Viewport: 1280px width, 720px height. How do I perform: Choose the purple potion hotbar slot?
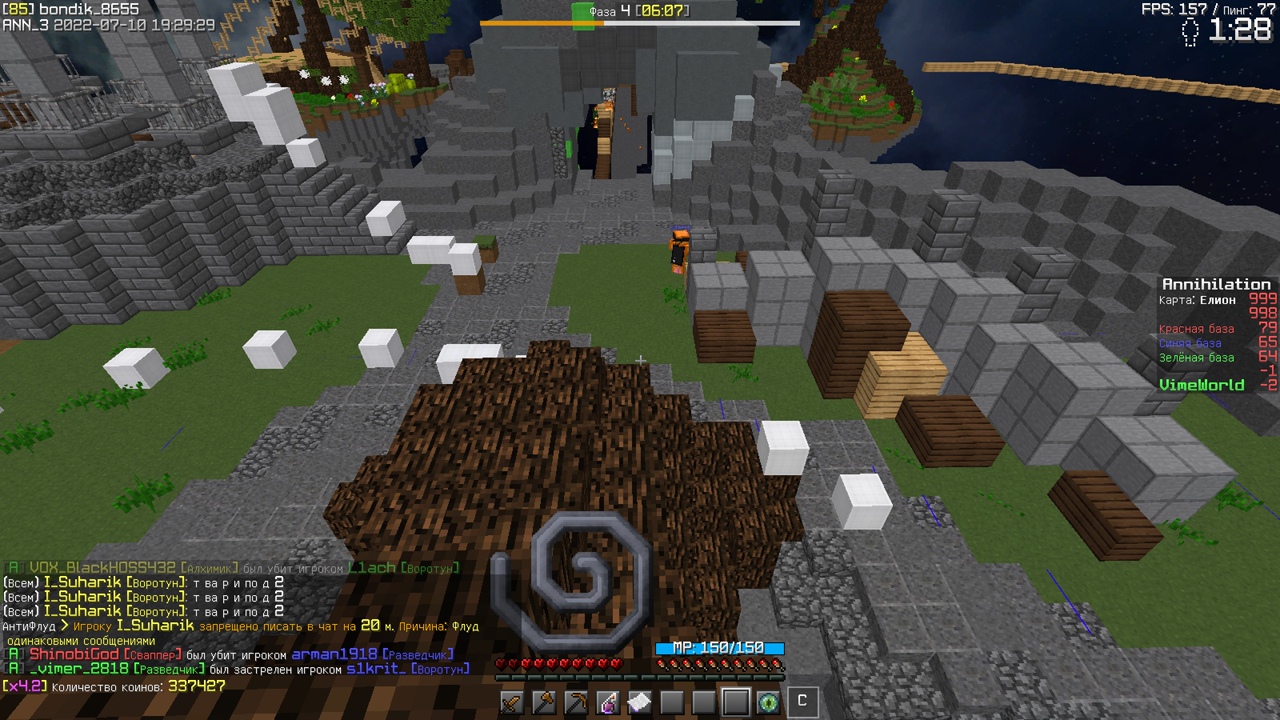click(x=608, y=702)
